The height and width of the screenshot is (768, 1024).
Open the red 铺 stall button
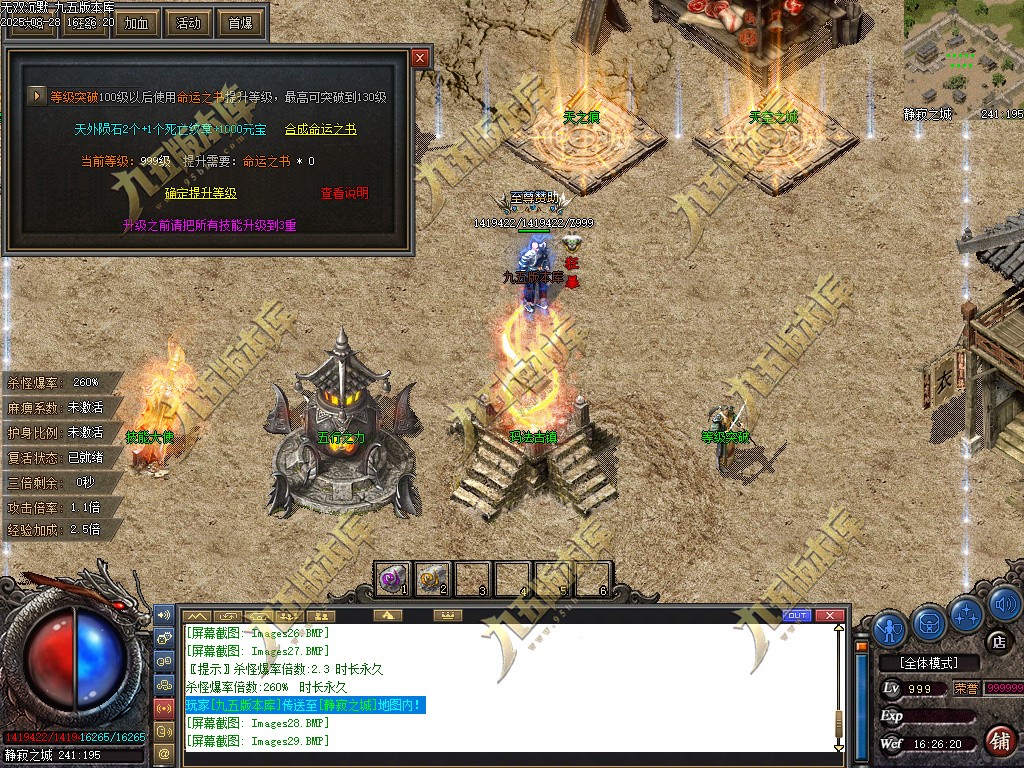pyautogui.click(x=997, y=740)
